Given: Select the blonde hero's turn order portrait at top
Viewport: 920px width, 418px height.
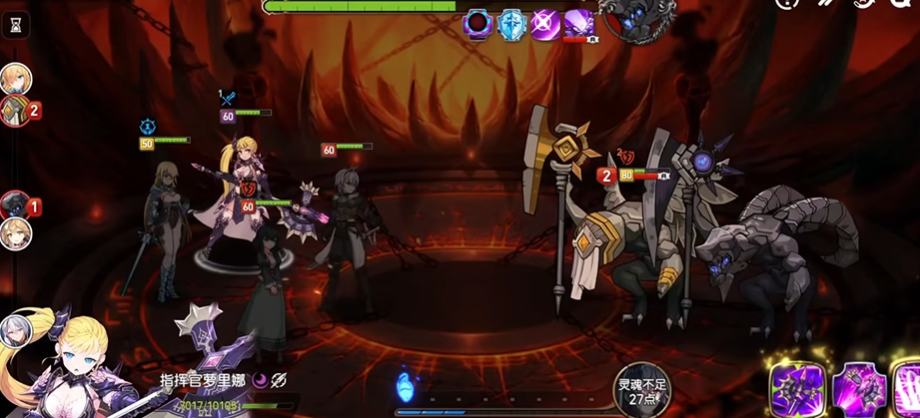Looking at the screenshot, I should [15, 78].
